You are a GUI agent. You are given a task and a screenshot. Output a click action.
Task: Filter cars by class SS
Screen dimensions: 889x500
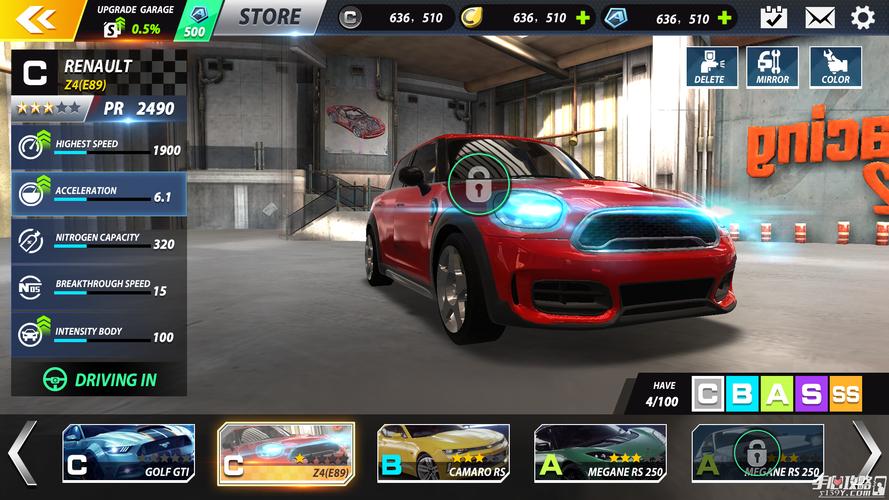coord(845,394)
